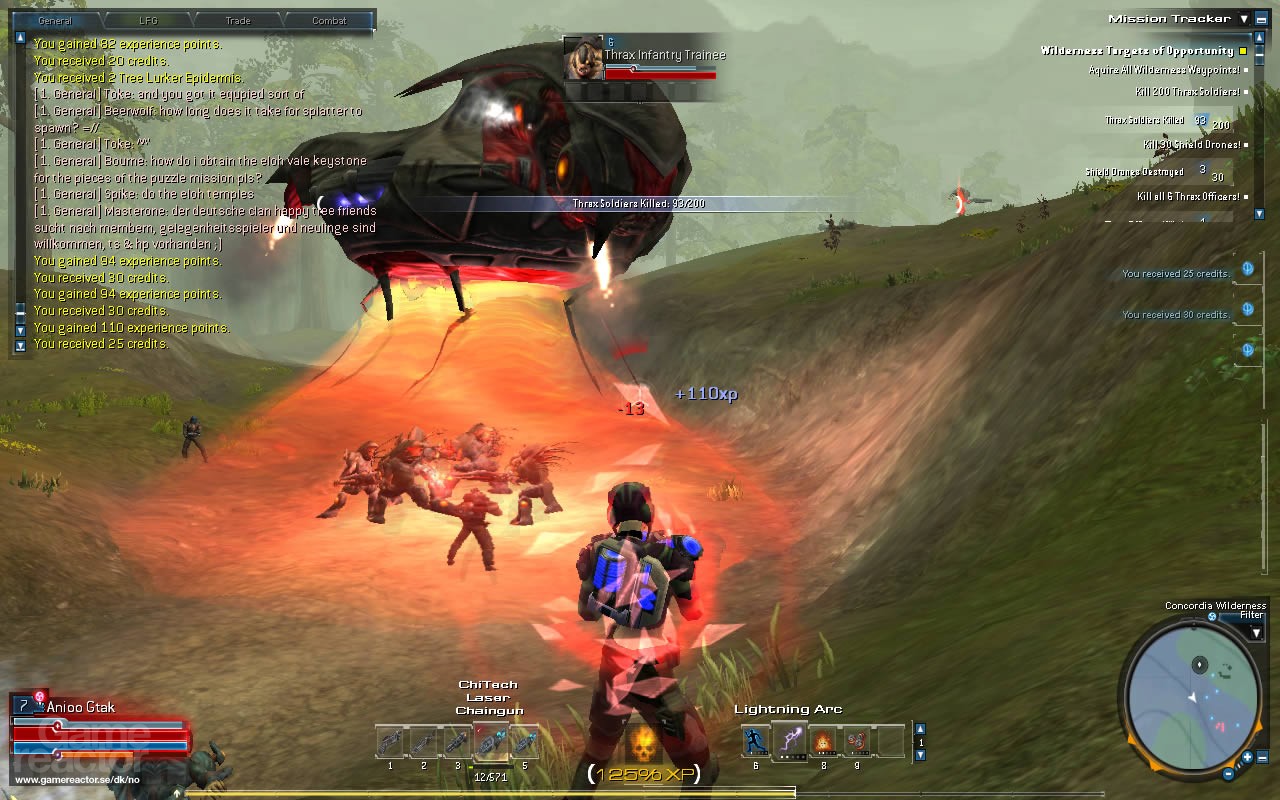Viewport: 1280px width, 800px height.
Task: Click the ability bar page up arrow
Action: (x=920, y=728)
